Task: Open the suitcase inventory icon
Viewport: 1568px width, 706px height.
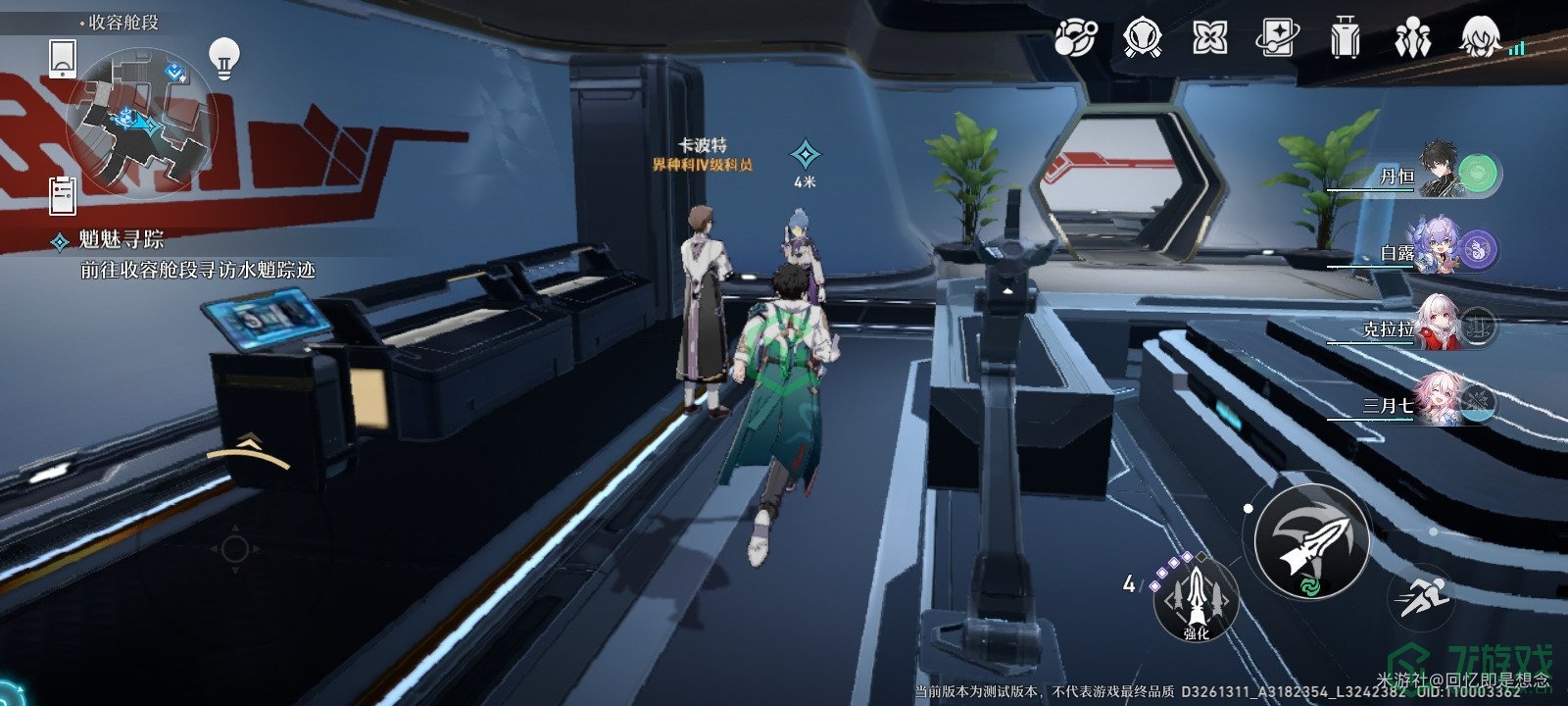Action: (1346, 39)
